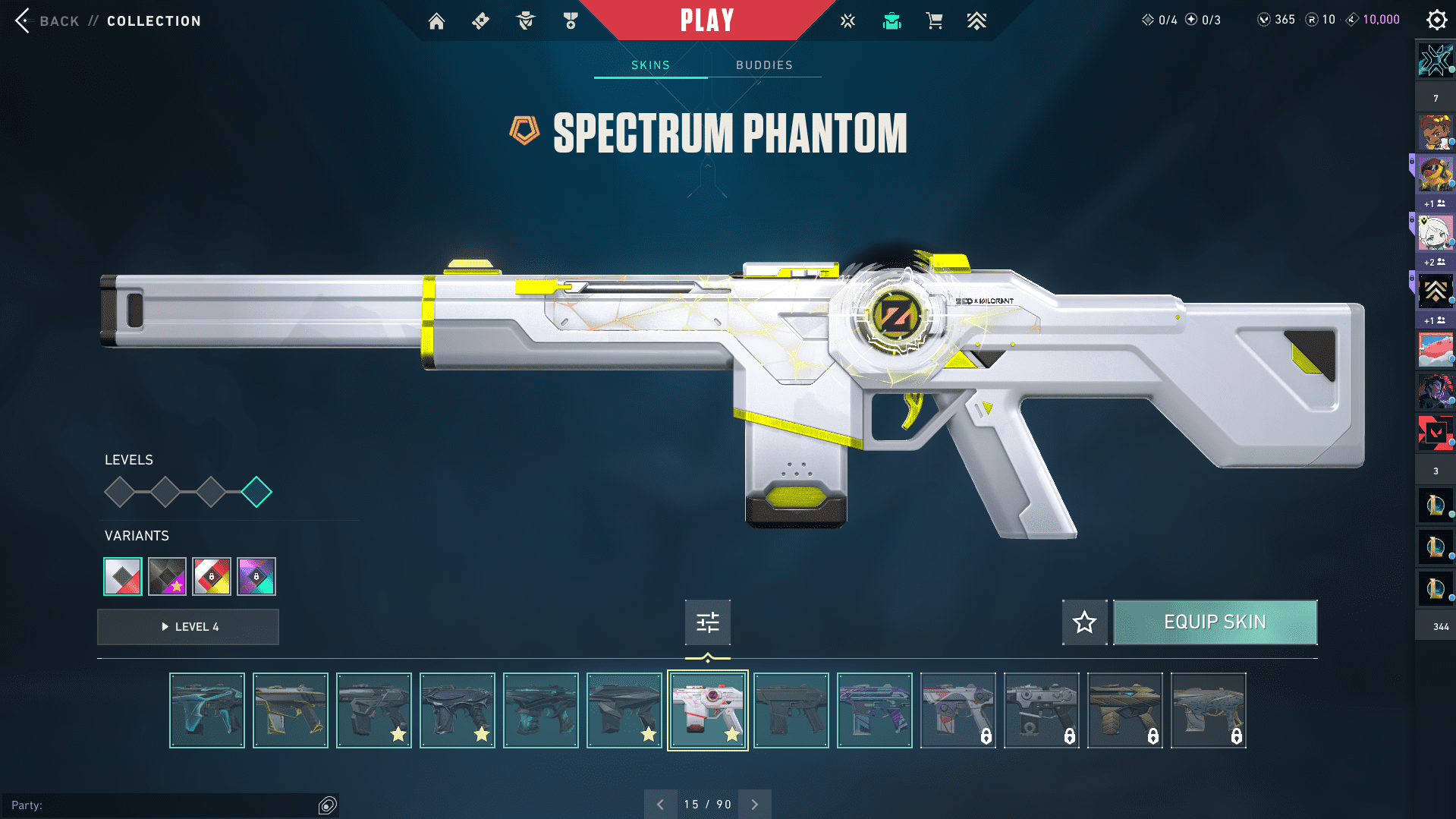Select the highlighted fourth level diamond
This screenshot has width=1456, height=819.
[256, 492]
